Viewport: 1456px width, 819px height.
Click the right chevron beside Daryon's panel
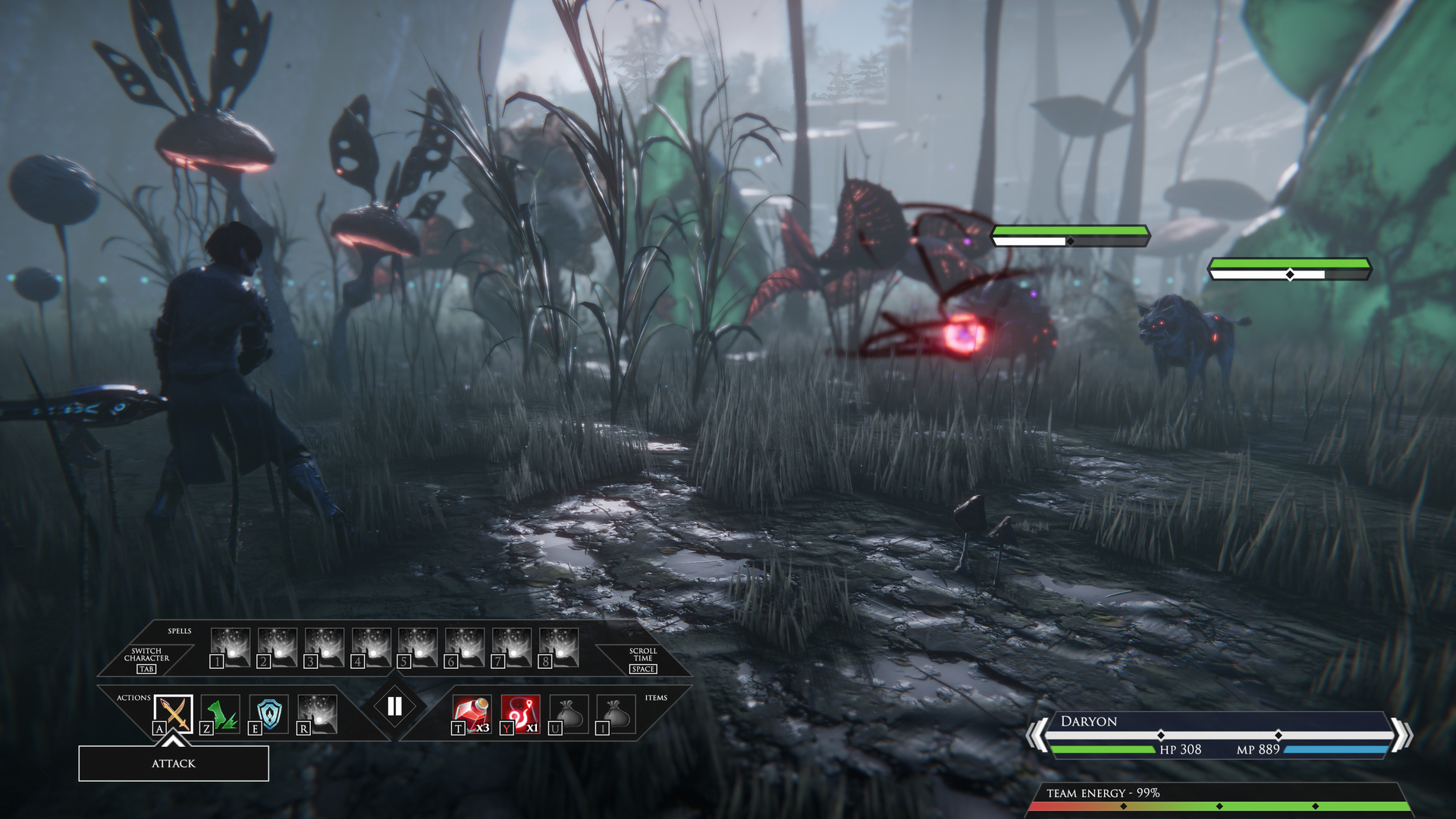(1402, 735)
